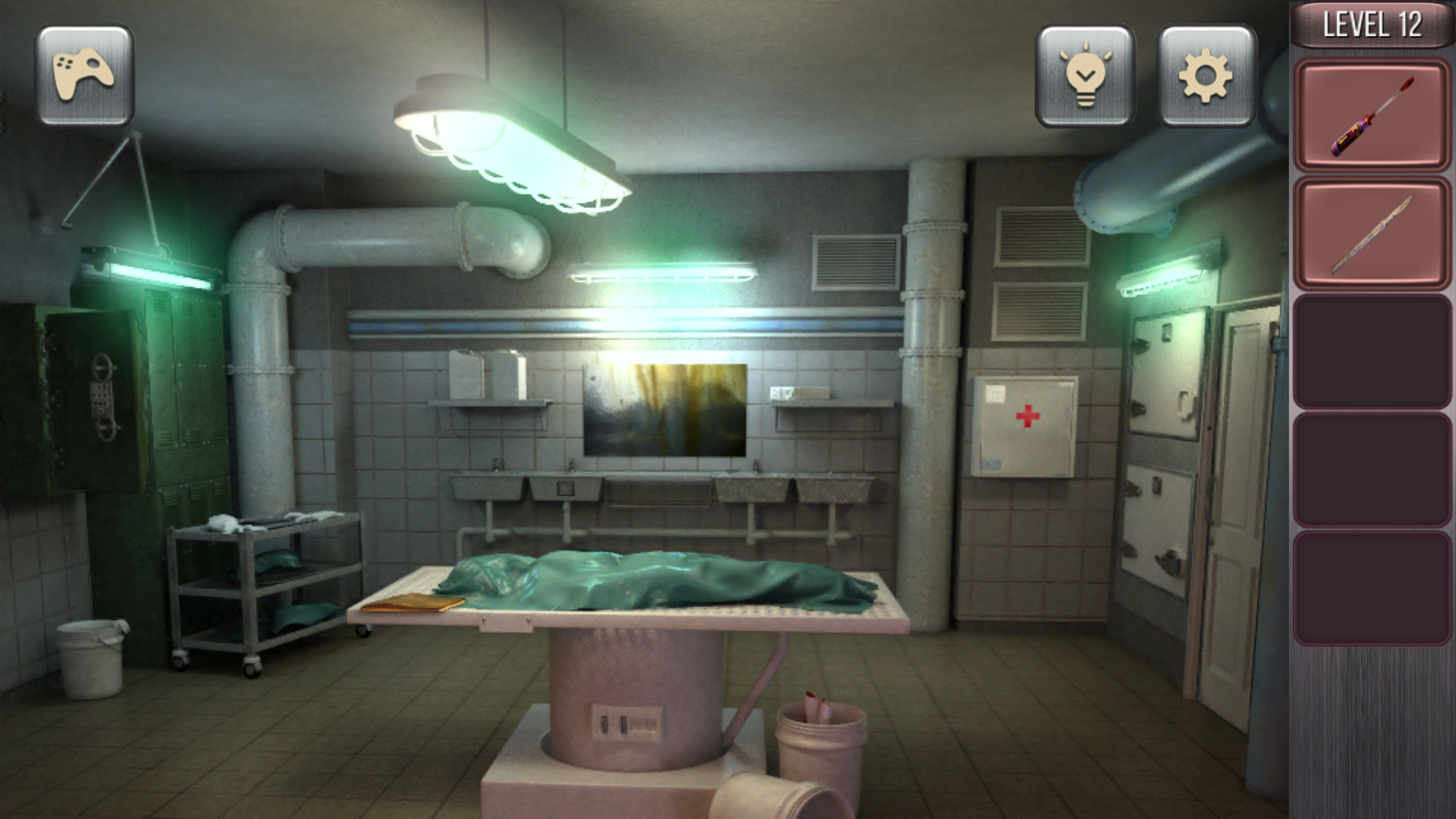The width and height of the screenshot is (1456, 819).
Task: Open the game menu via the controller icon
Action: 84,76
